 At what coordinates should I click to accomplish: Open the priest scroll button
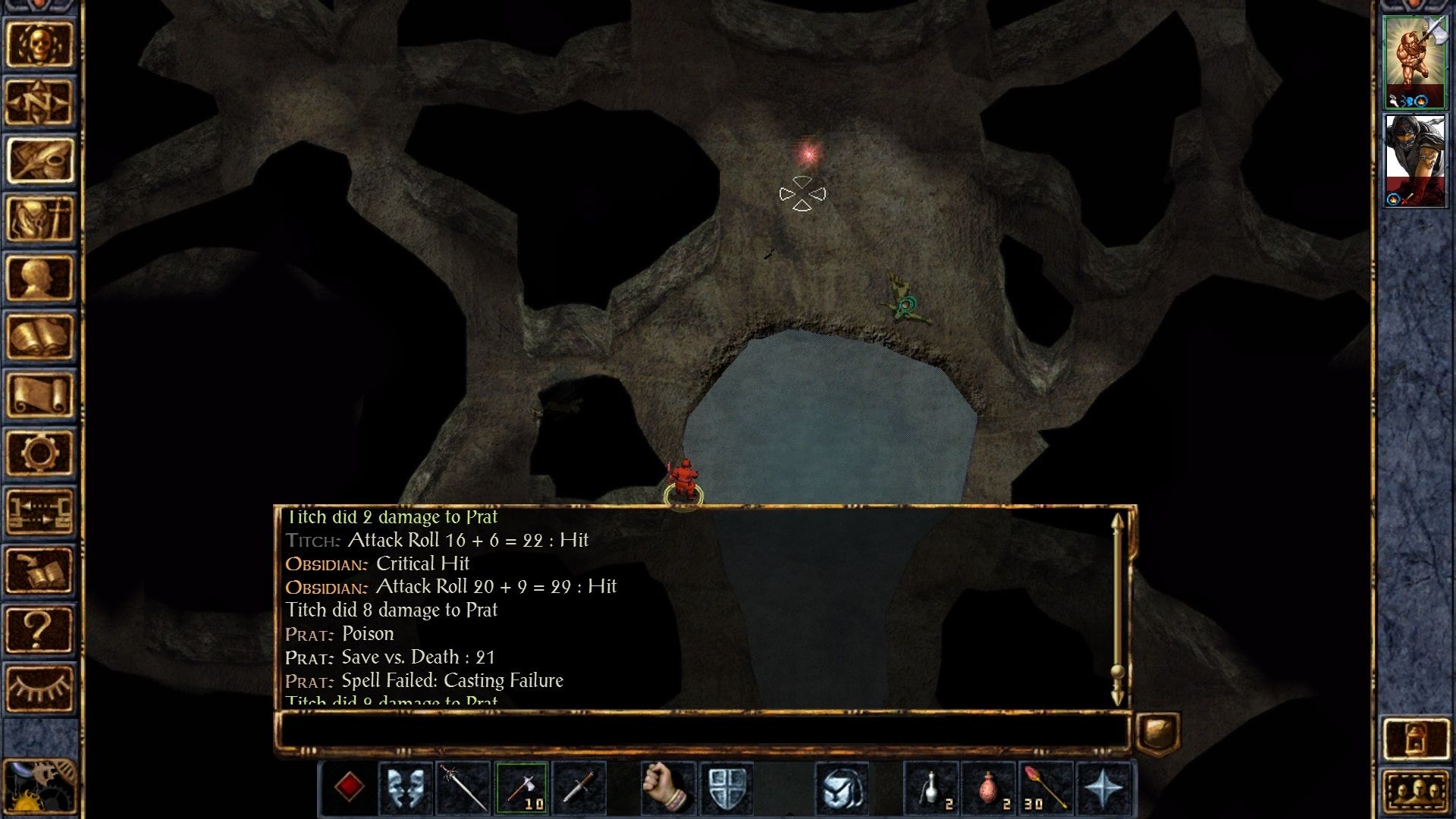[39, 394]
